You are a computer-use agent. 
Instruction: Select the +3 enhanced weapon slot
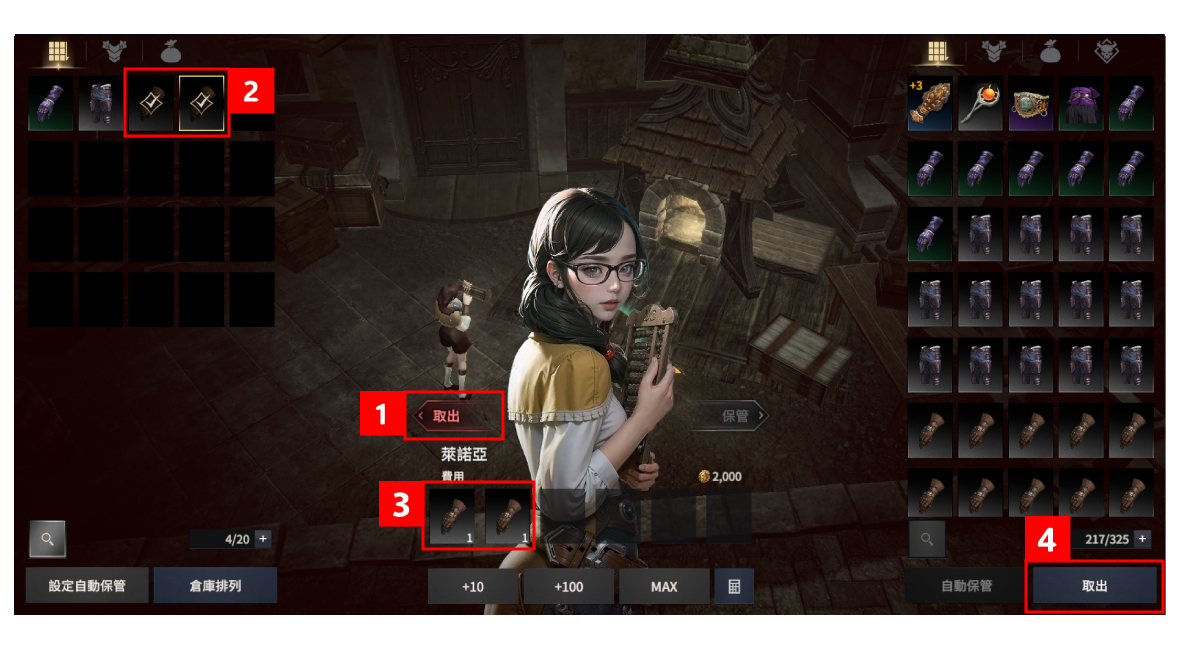pos(932,104)
